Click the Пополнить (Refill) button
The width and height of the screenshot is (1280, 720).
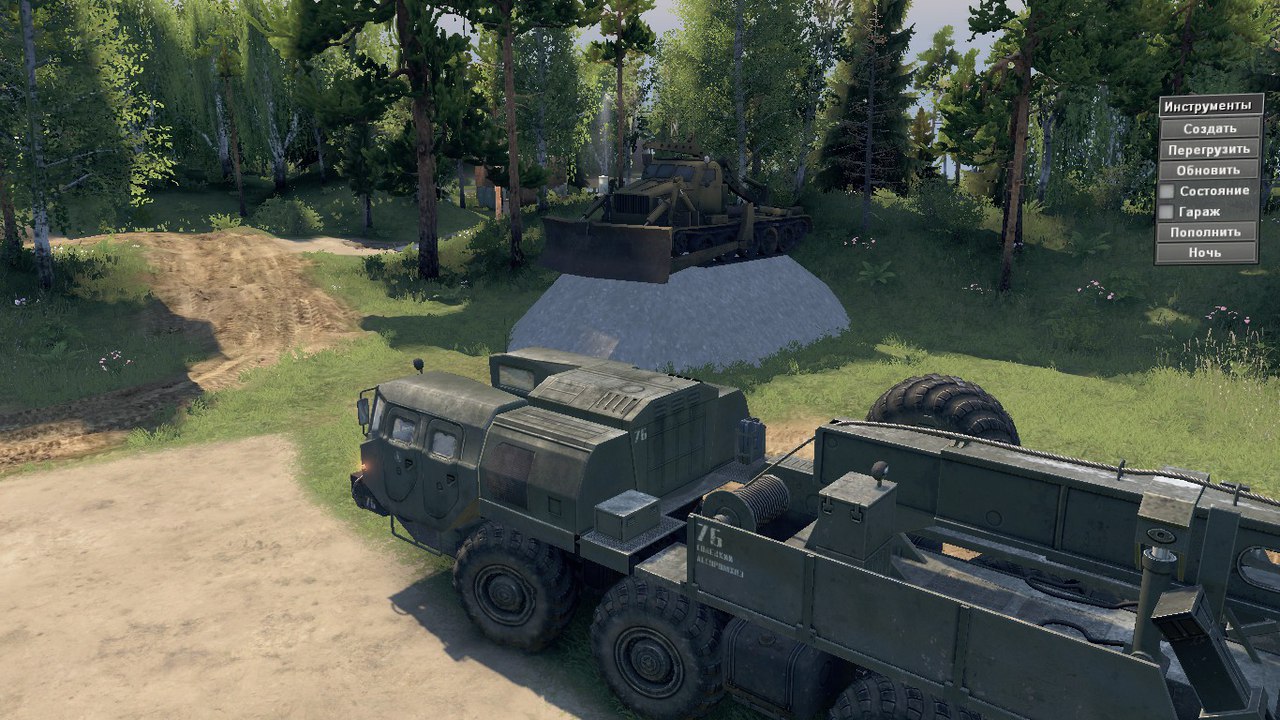coord(1210,232)
